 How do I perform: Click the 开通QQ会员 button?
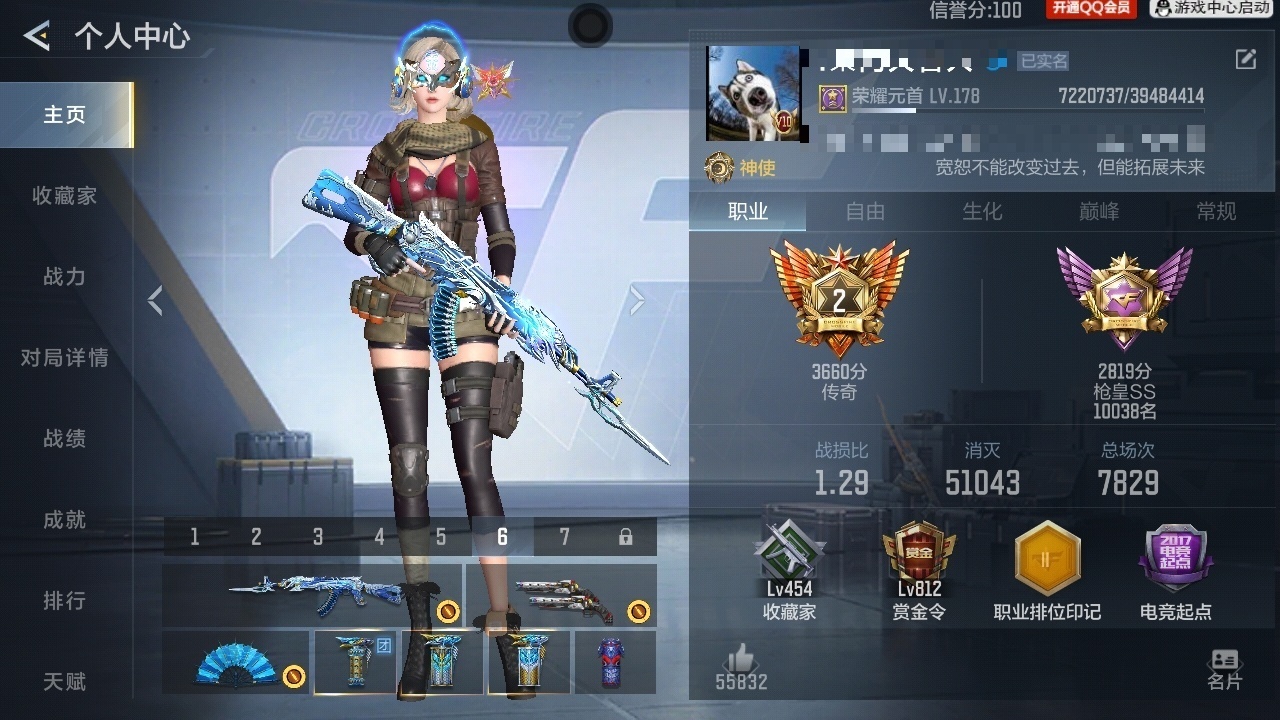tap(1091, 9)
